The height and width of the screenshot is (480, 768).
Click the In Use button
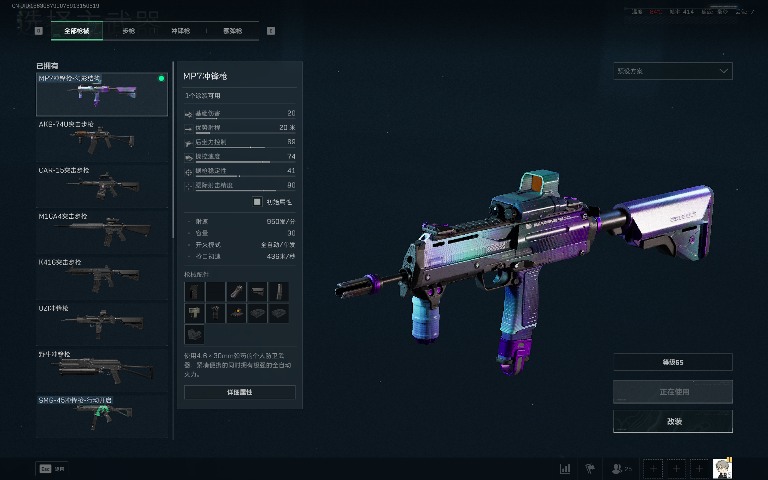pyautogui.click(x=672, y=391)
